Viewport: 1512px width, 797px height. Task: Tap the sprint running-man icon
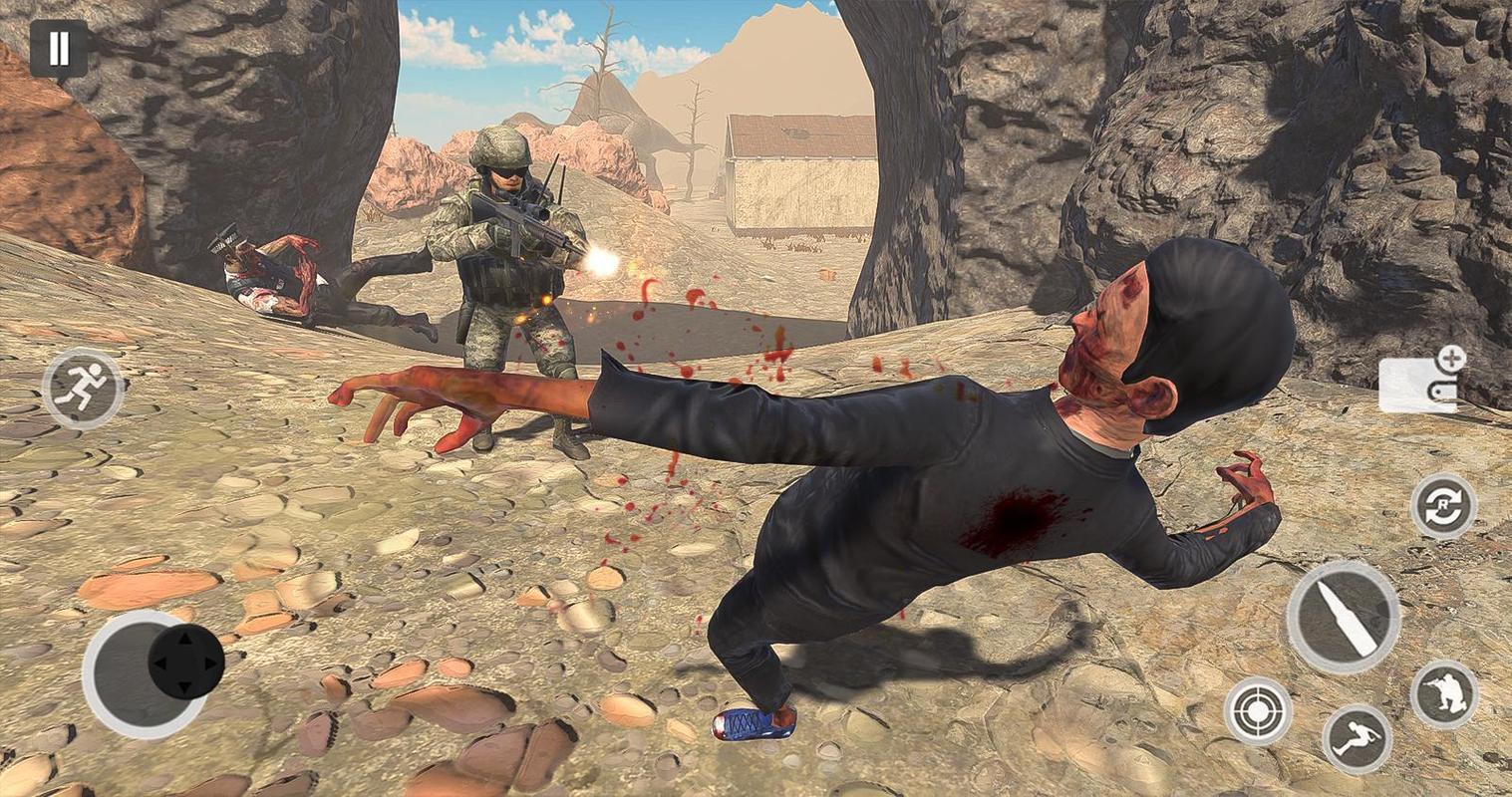[x=83, y=389]
